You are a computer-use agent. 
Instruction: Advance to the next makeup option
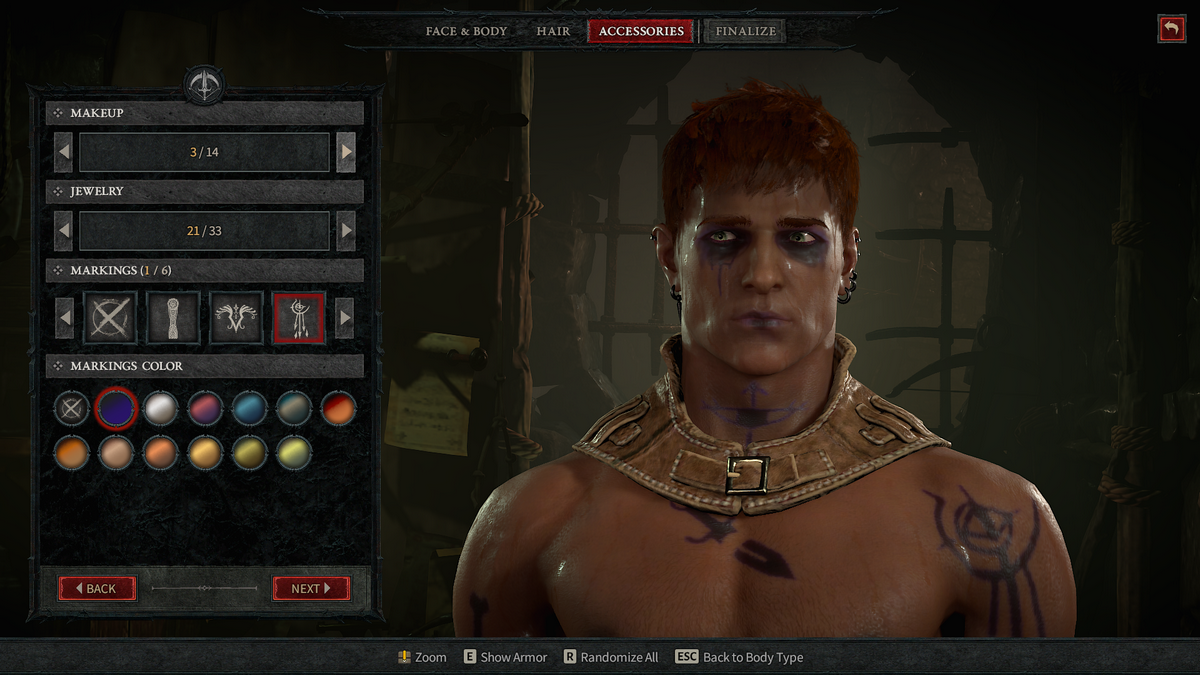tap(346, 153)
